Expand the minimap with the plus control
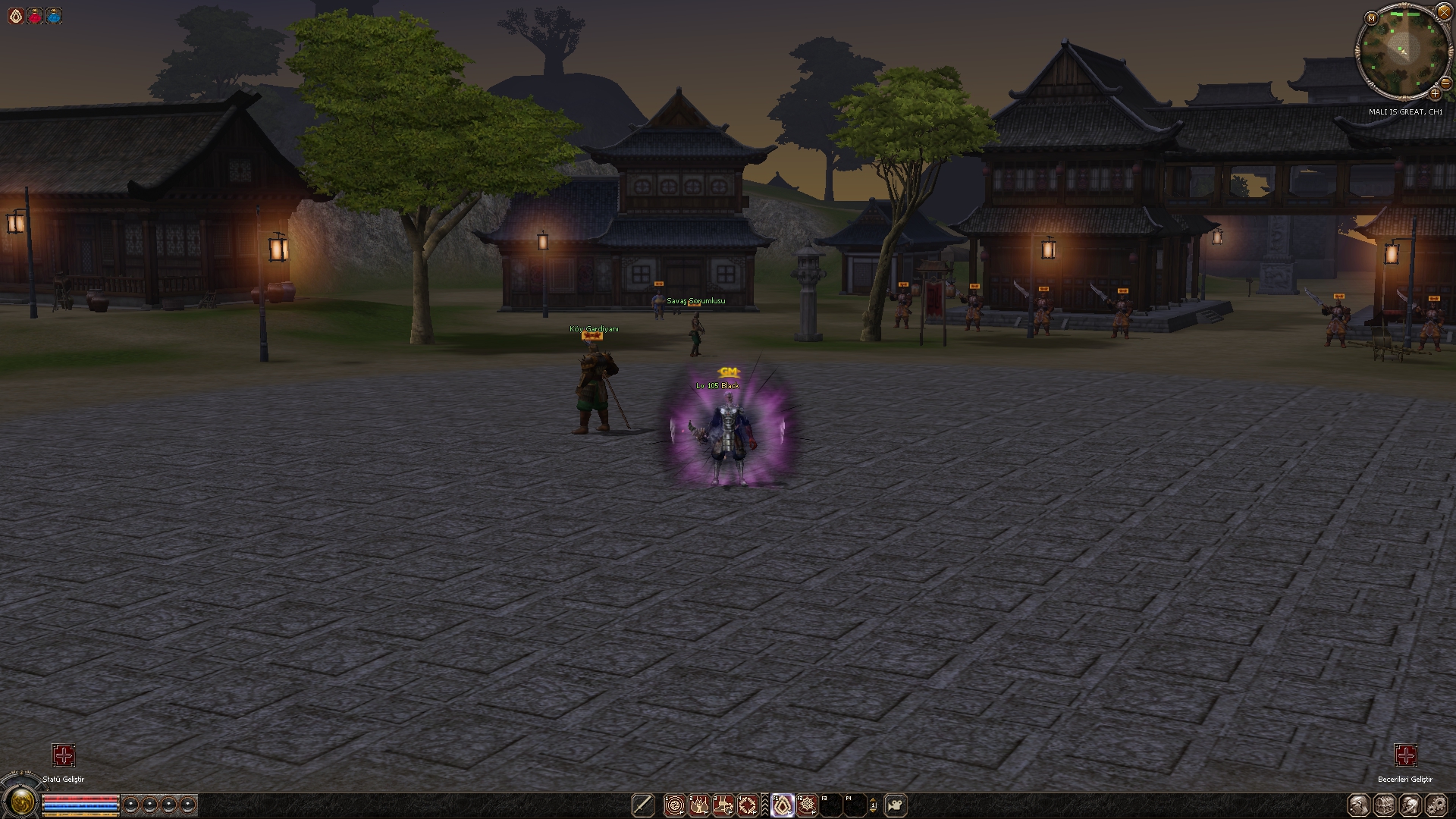The image size is (1456, 819). [1436, 94]
